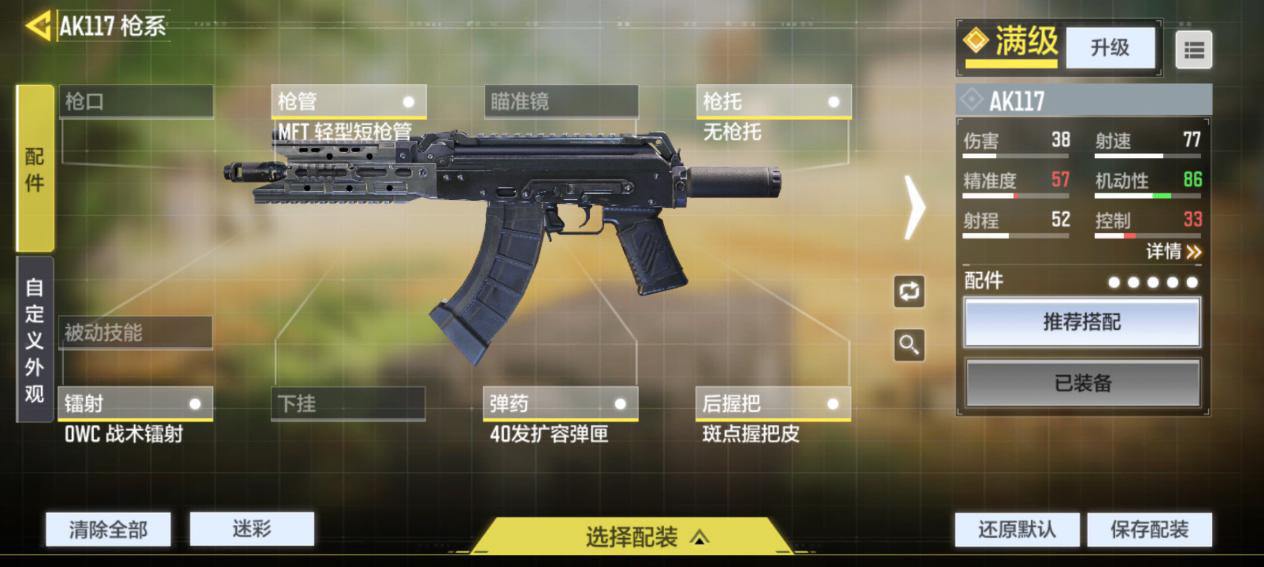This screenshot has width=1264, height=567.
Task: Choose the empty 下挂 underbarrel slot
Action: 348,404
